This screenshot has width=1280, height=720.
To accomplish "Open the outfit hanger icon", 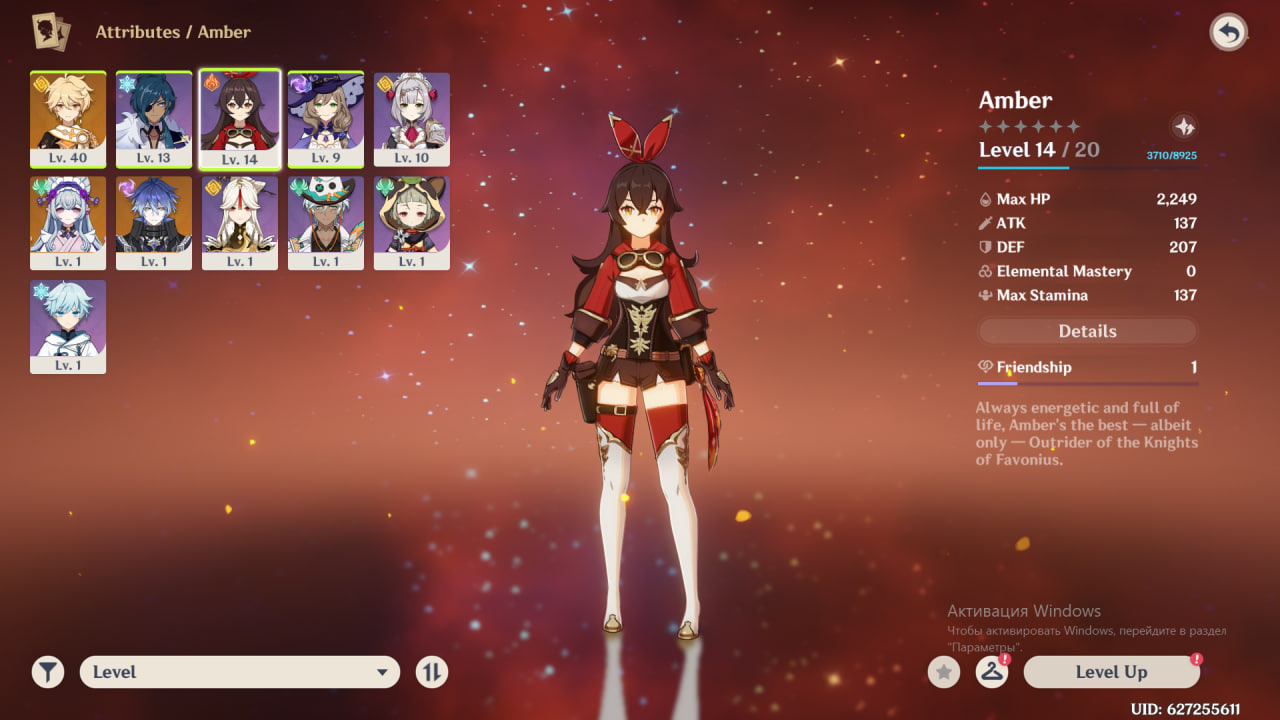I will pos(991,672).
